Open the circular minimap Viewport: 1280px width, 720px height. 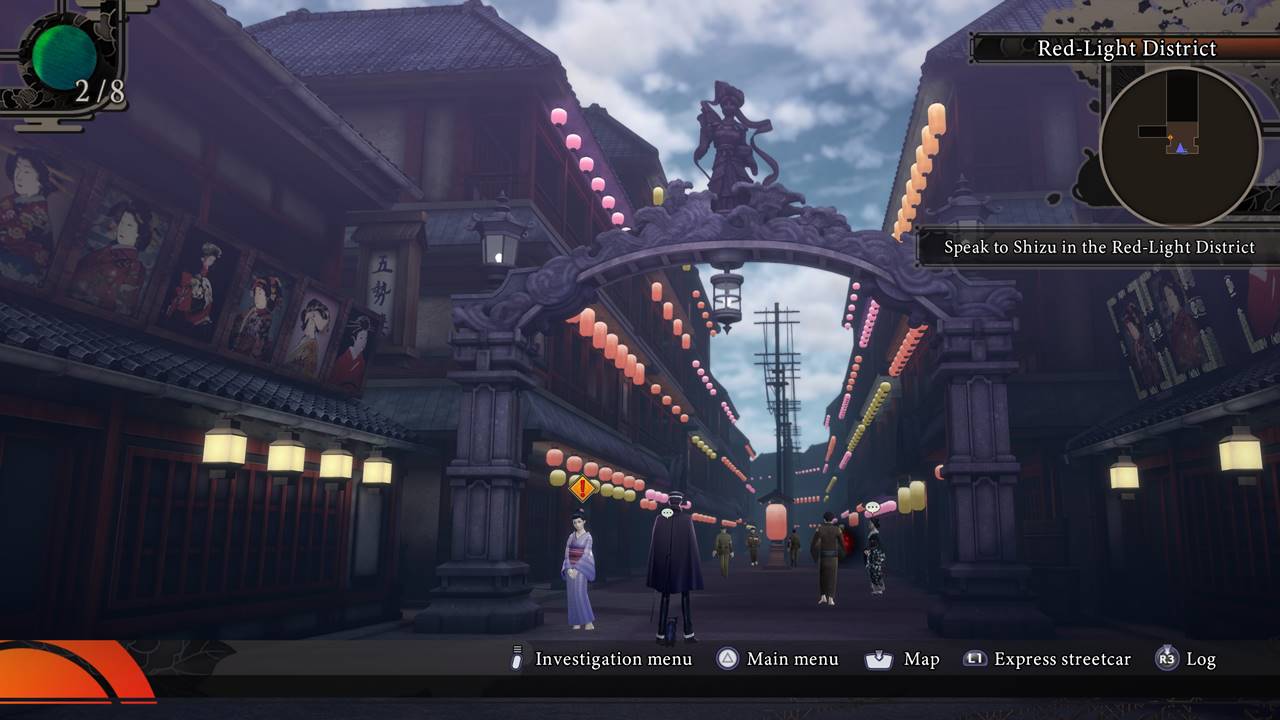point(1180,147)
